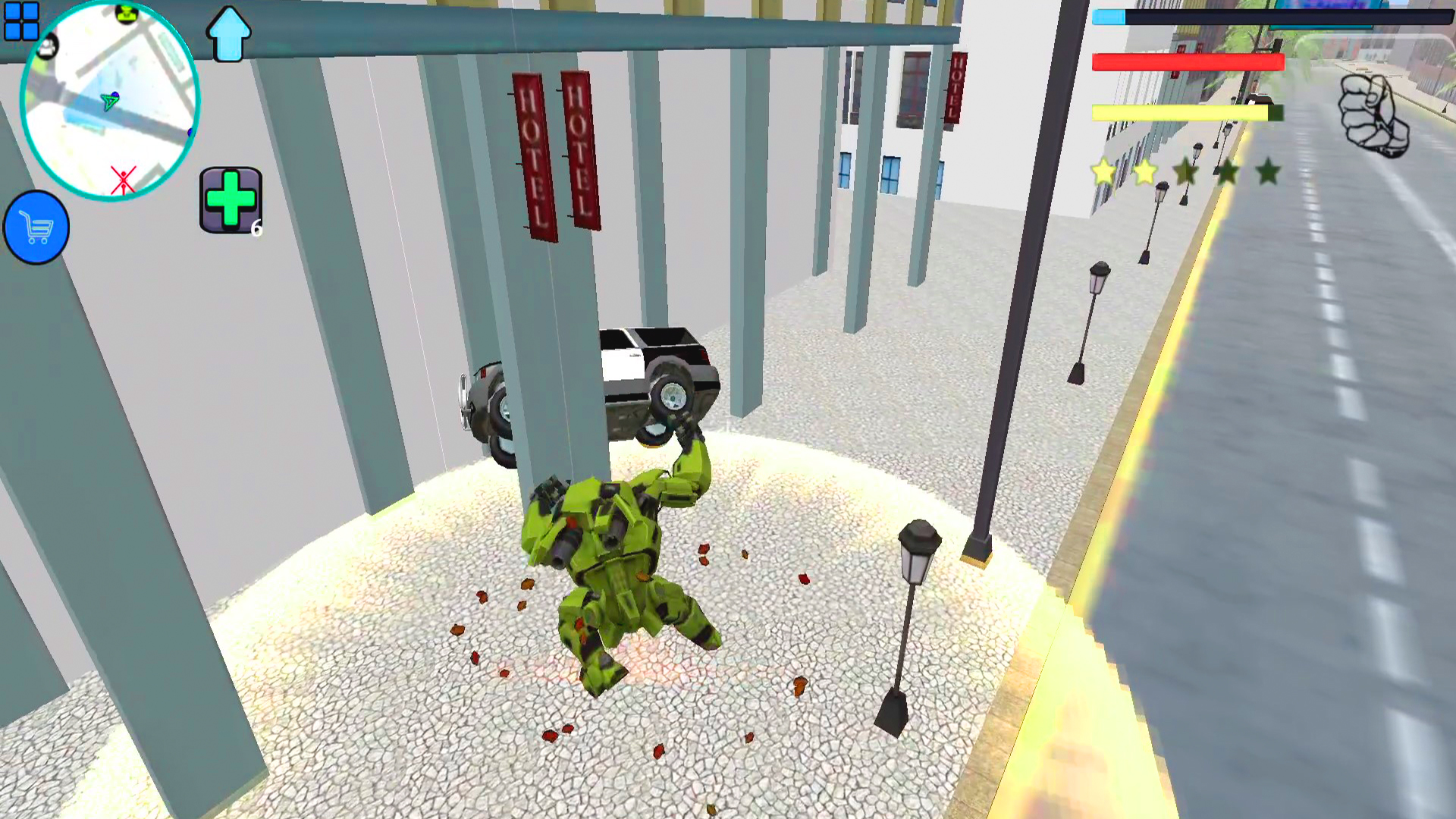Open the blue grid main menu
Screen dimensions: 1456x819
click(23, 23)
